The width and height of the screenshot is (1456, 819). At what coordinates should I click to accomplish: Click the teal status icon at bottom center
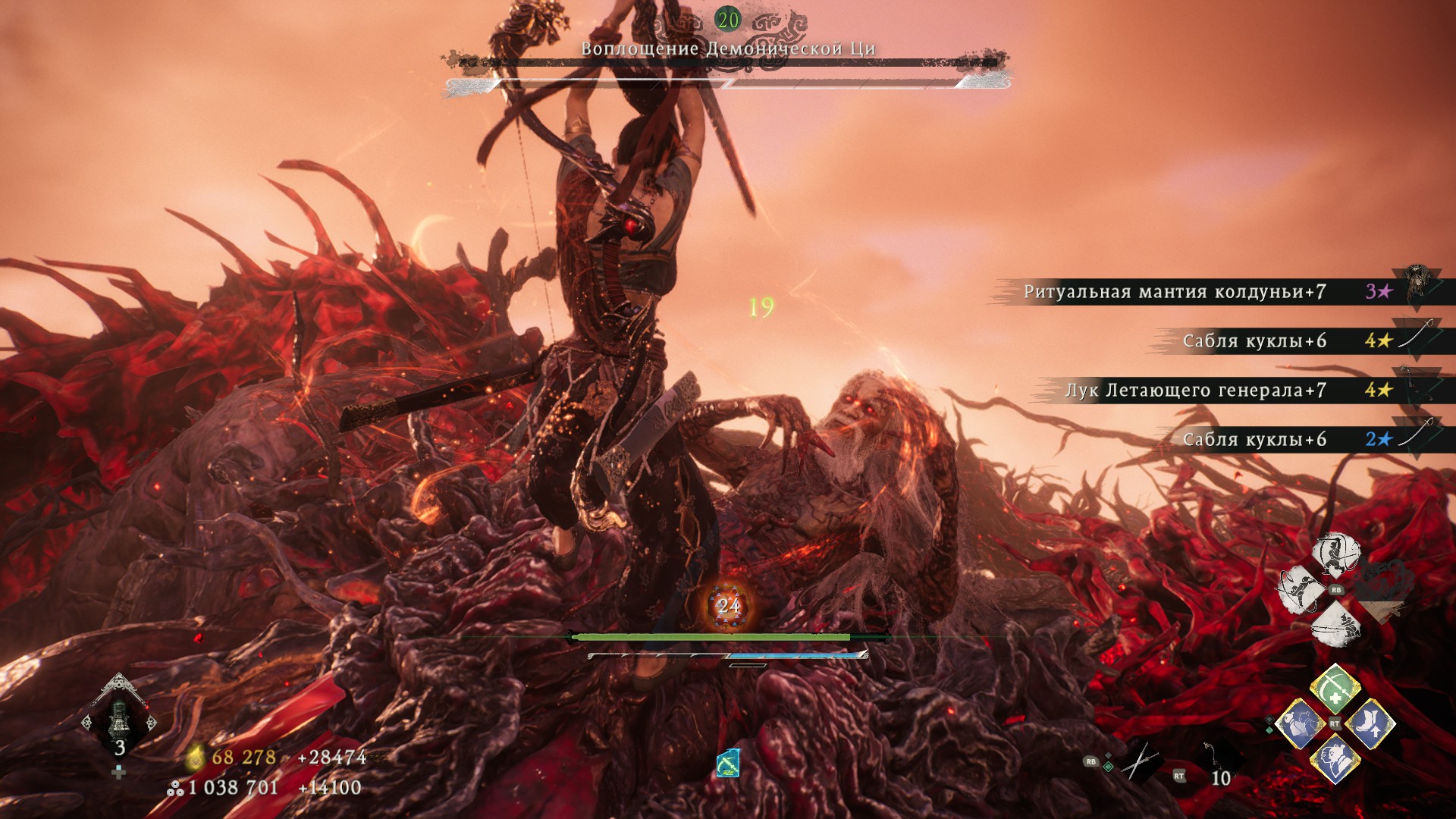coord(728,763)
